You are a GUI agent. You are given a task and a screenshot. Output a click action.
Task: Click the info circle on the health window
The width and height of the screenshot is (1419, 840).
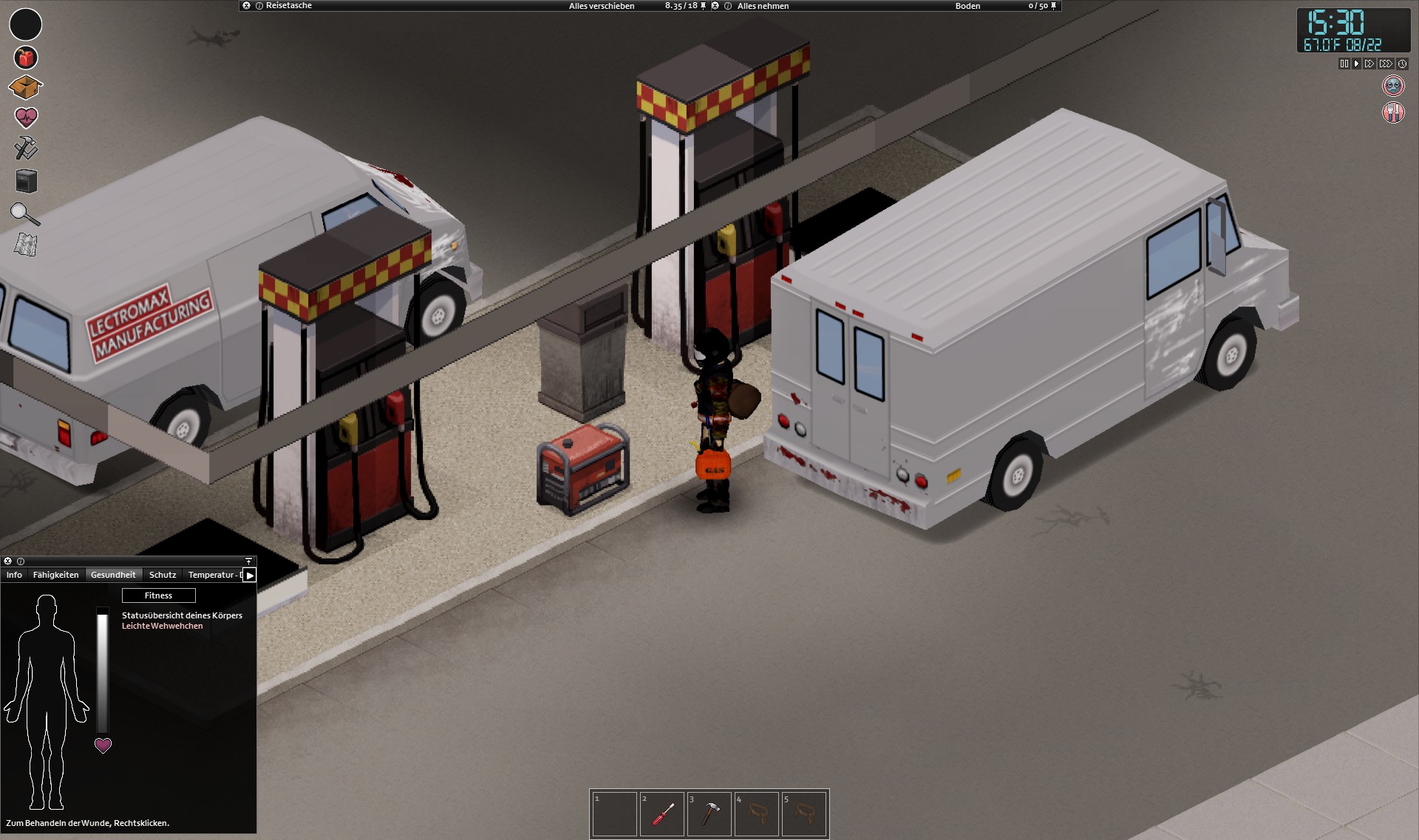point(19,561)
